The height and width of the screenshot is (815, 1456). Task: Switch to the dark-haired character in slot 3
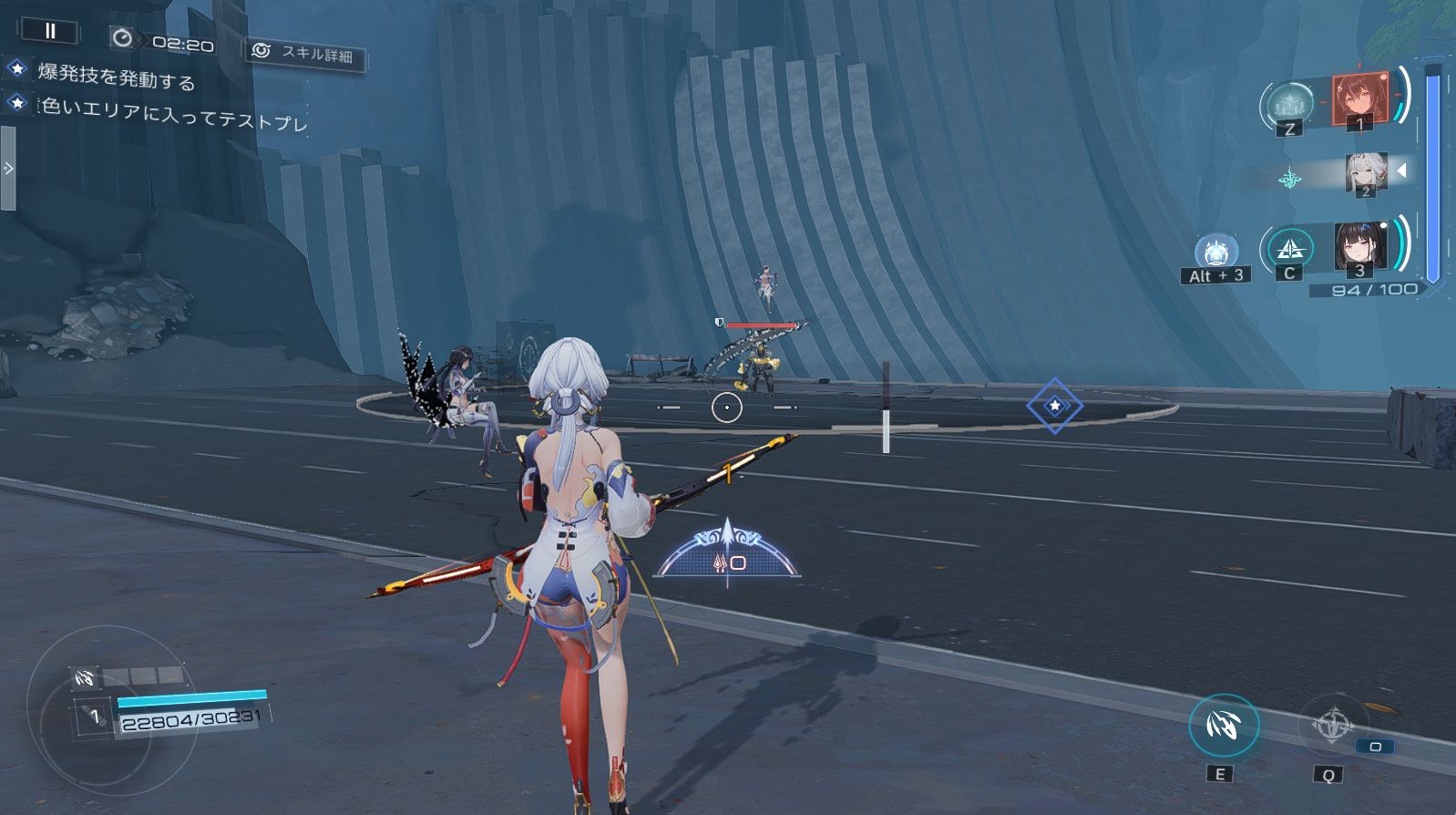pyautogui.click(x=1360, y=246)
